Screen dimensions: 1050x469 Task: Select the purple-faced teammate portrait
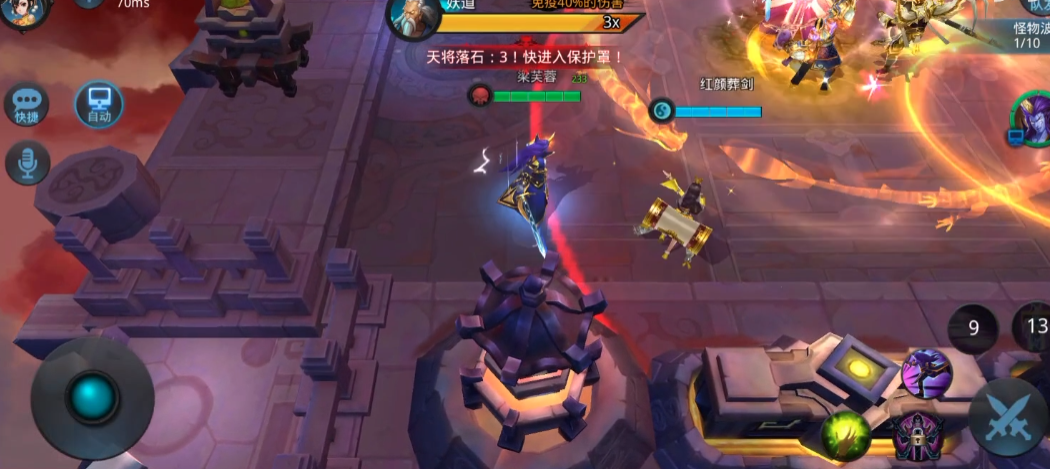coord(1031,118)
